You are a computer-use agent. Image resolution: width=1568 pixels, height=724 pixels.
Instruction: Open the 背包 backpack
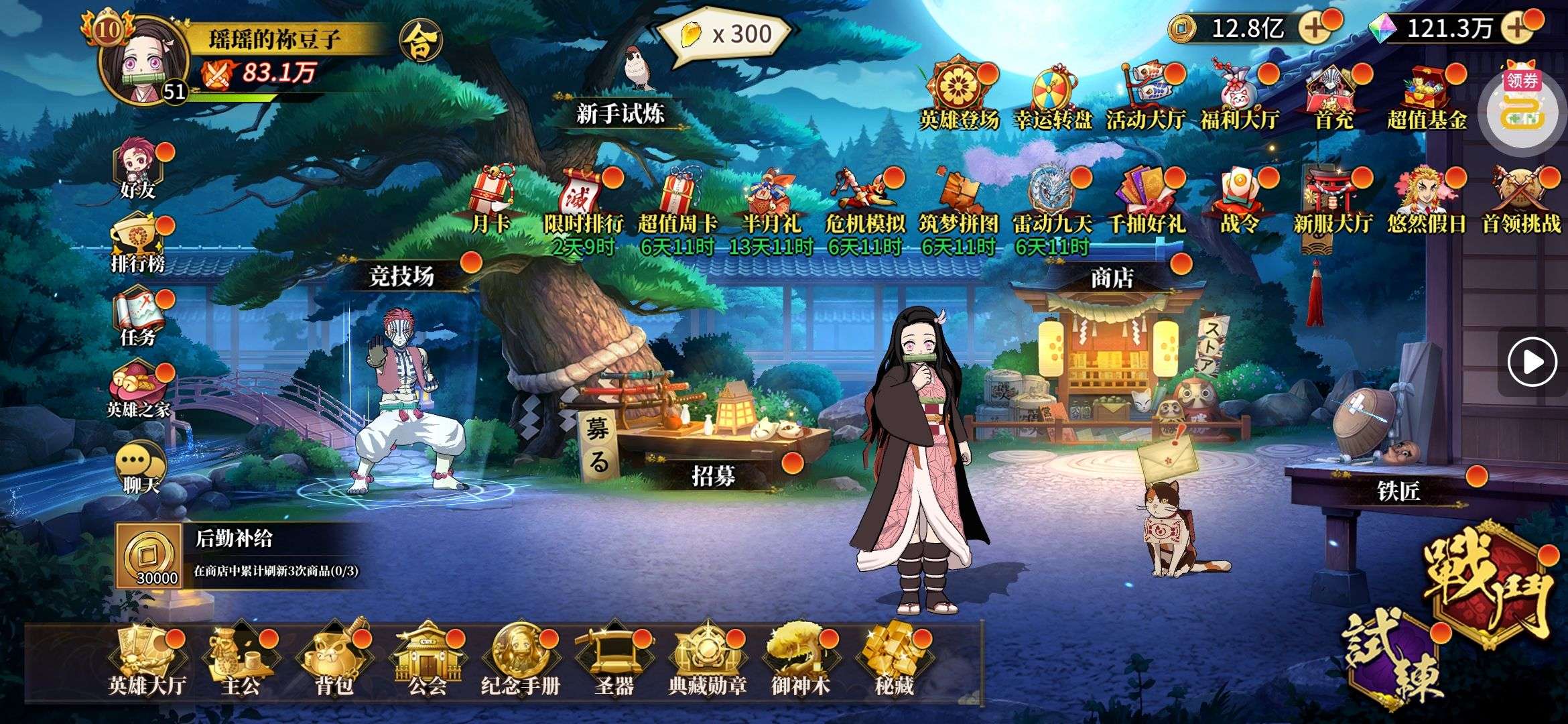pos(334,660)
